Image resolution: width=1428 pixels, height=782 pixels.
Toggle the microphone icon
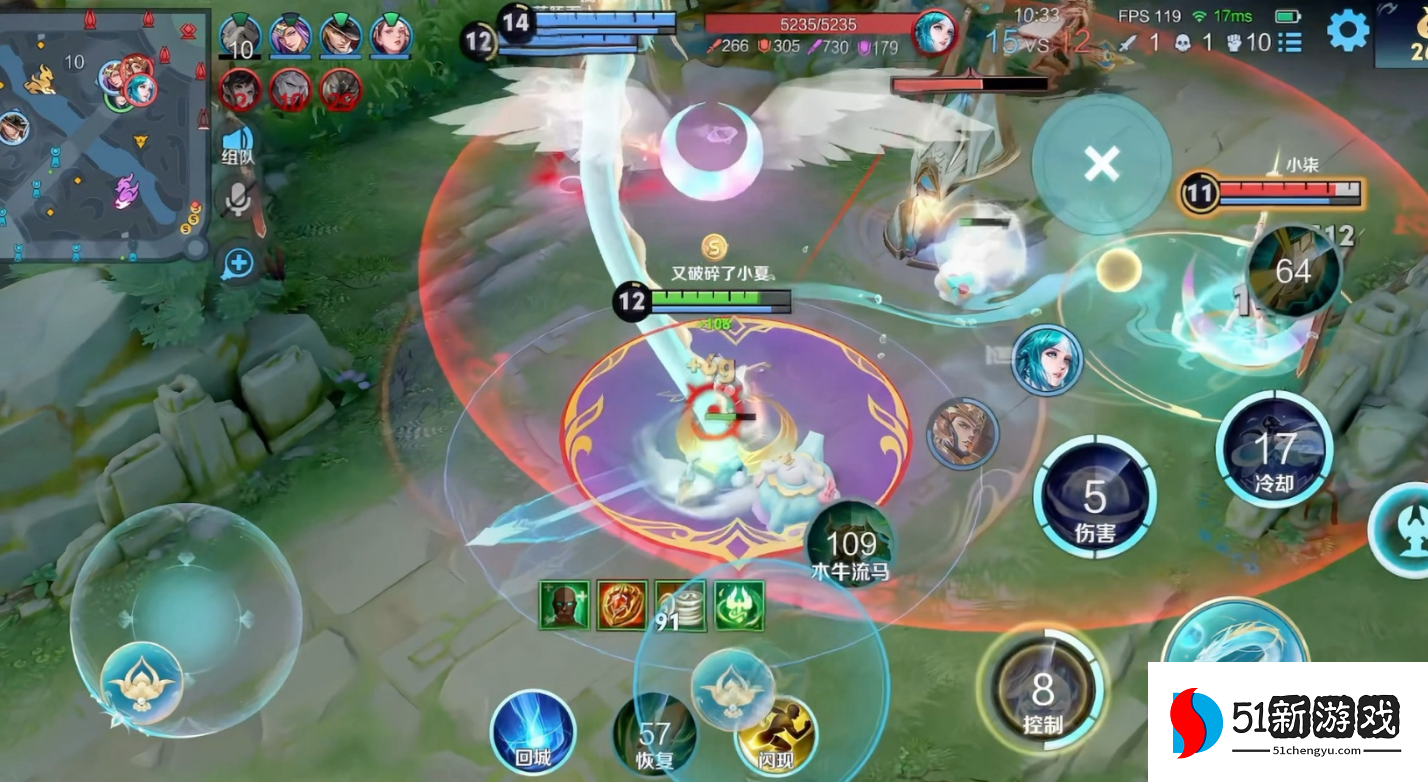pyautogui.click(x=238, y=201)
